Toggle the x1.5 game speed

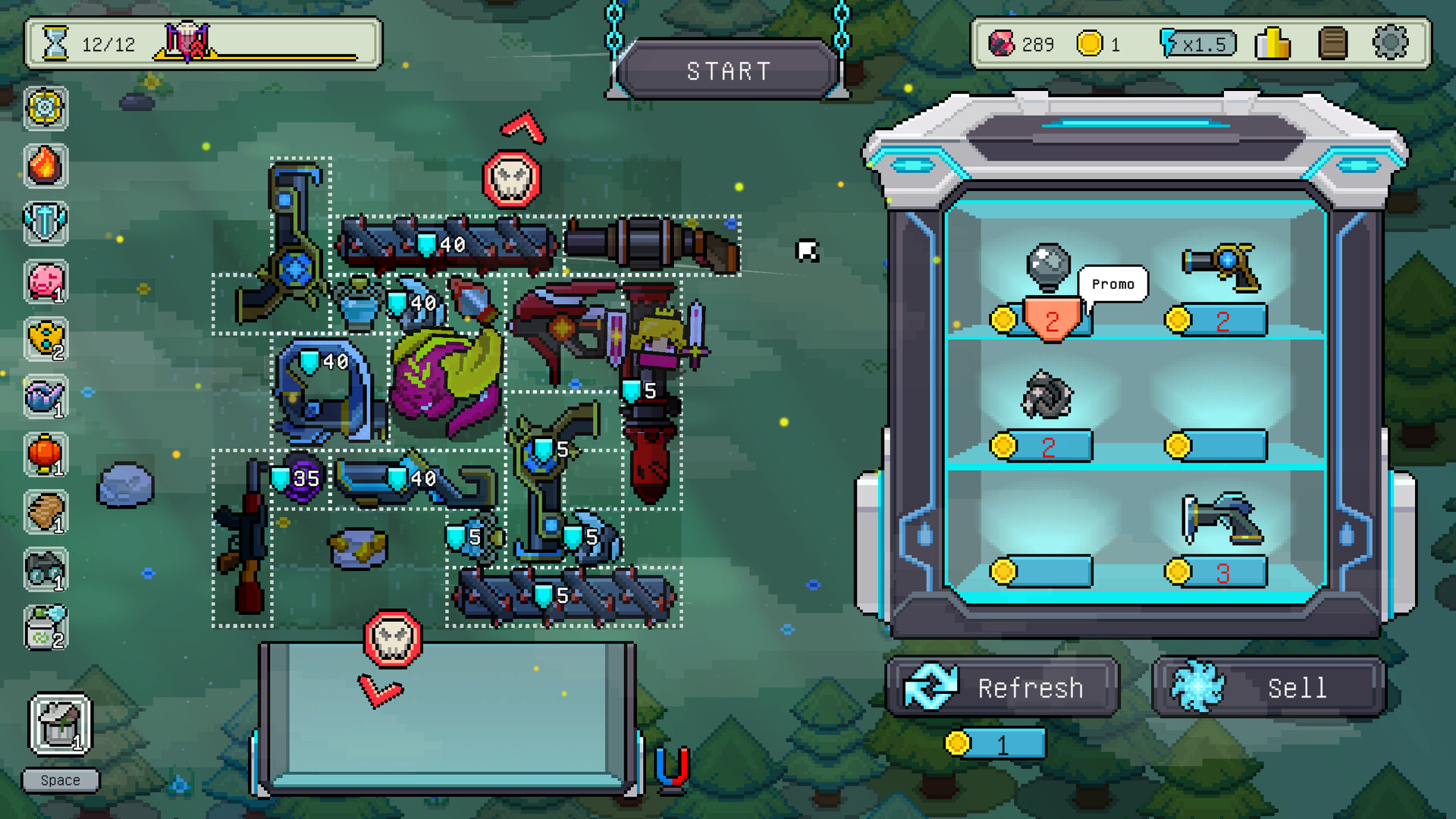pos(1198,43)
